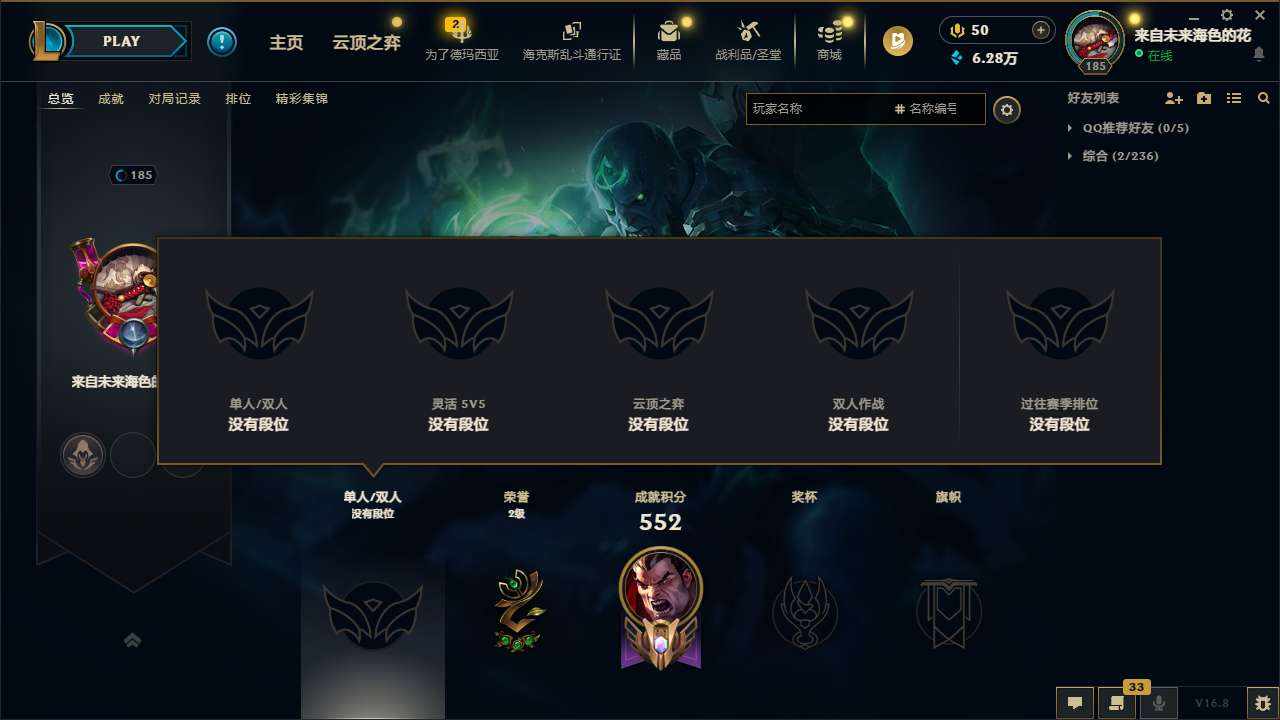This screenshot has width=1280, height=720.
Task: Toggle the microphone icon near version number
Action: coord(1158,703)
